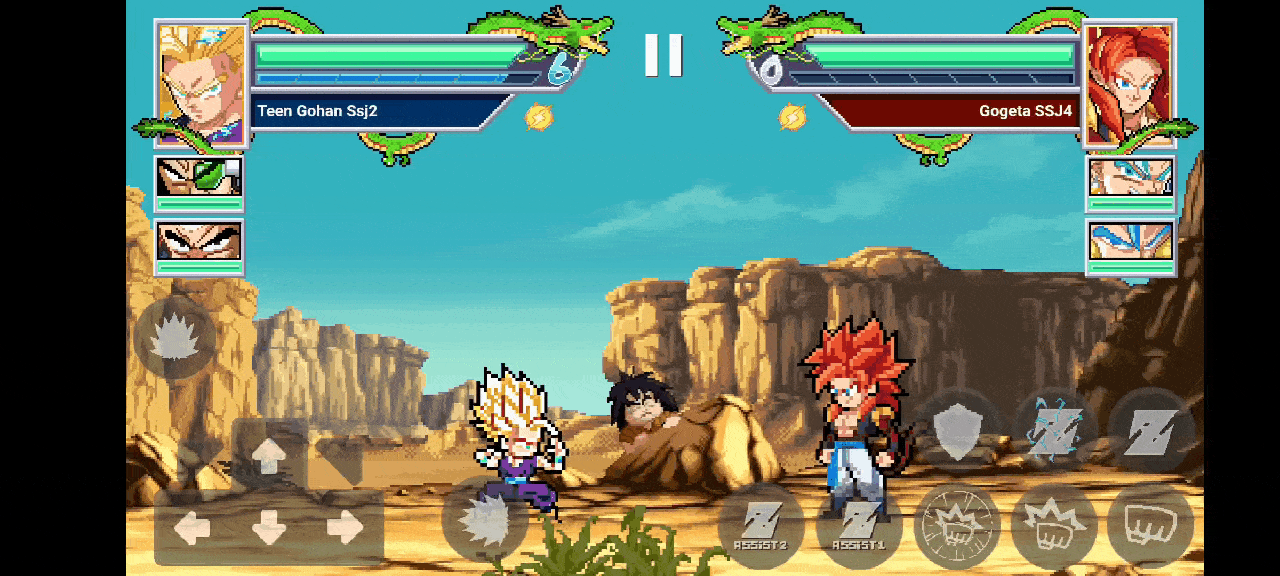Use the plain Z special button
1280x576 pixels.
pos(1152,432)
